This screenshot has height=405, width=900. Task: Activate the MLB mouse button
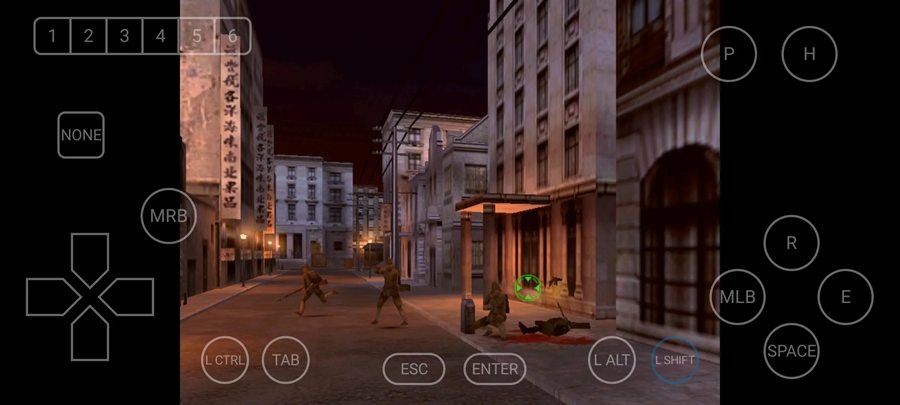pos(738,297)
